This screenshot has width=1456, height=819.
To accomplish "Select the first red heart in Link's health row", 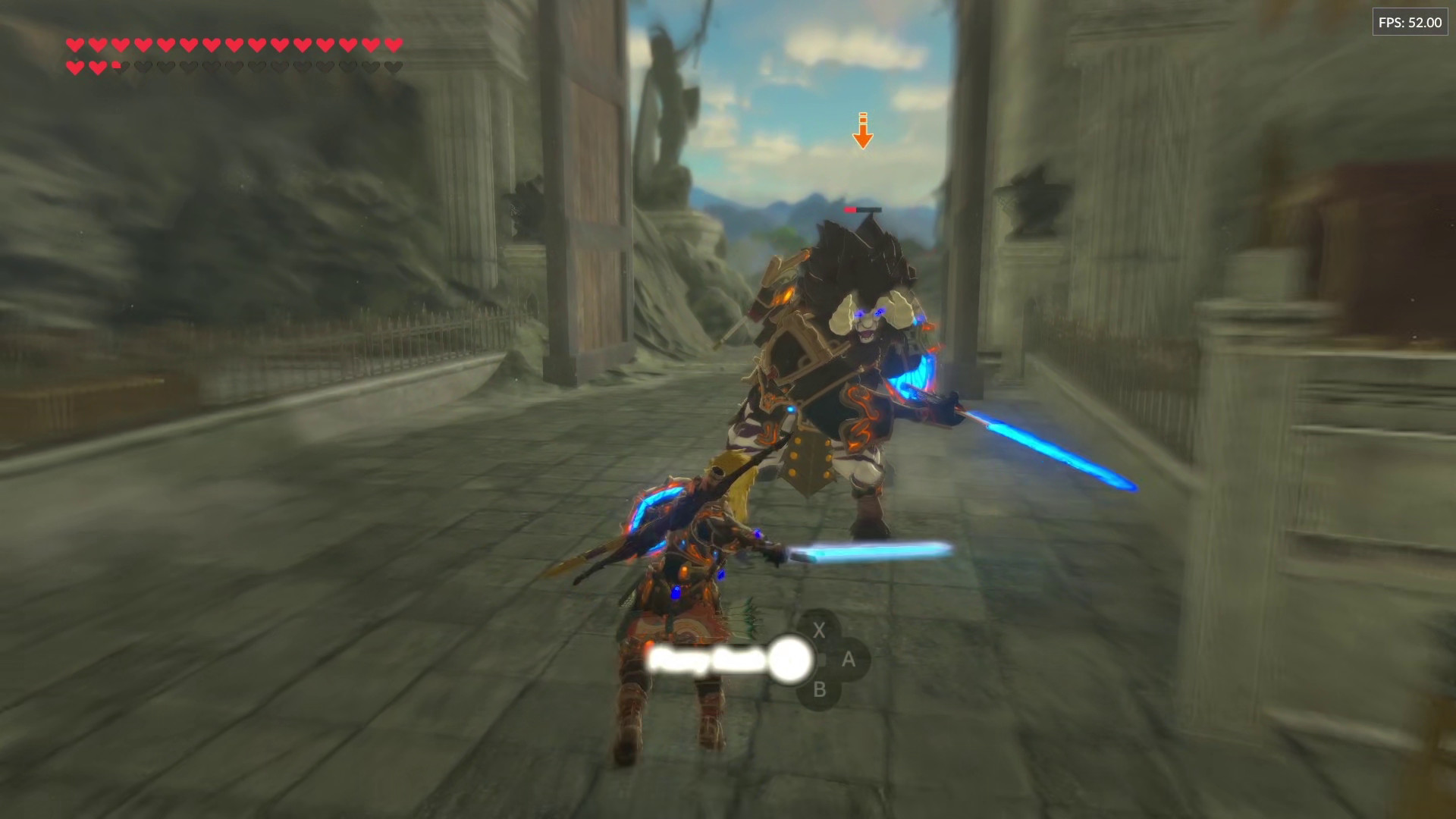I will (x=74, y=45).
